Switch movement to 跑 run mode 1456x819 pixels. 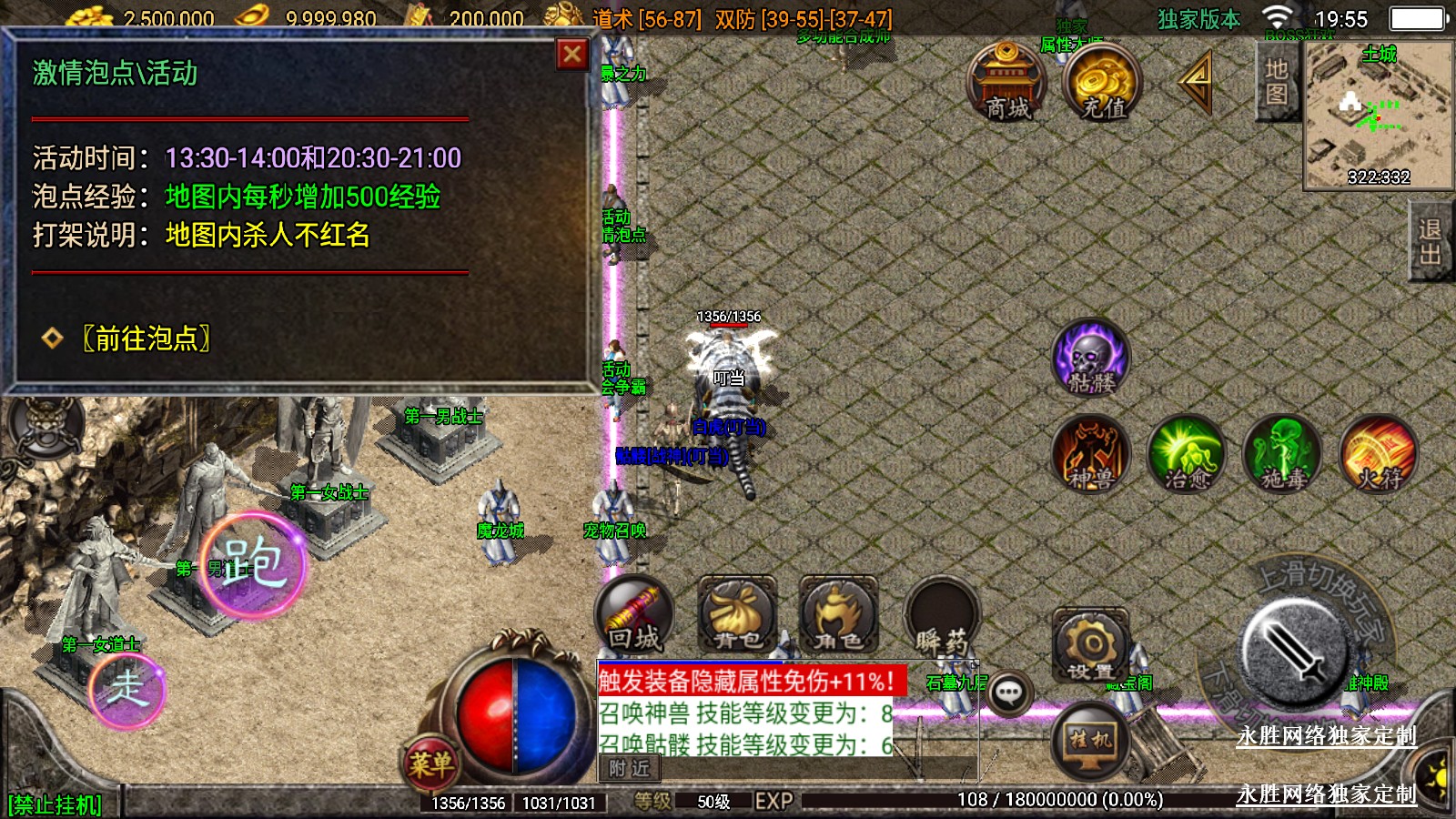253,563
